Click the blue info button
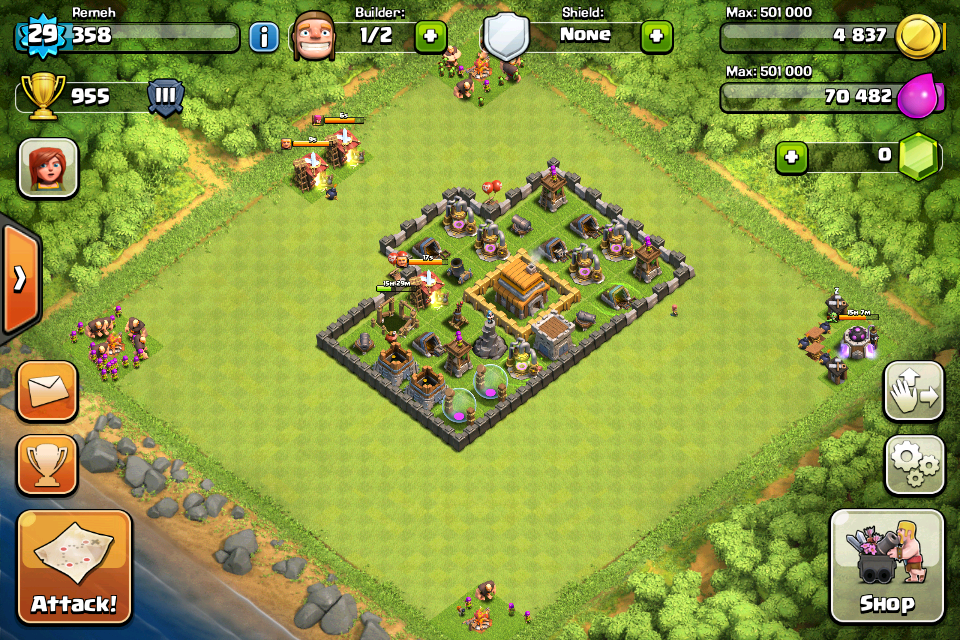This screenshot has width=960, height=640. pyautogui.click(x=264, y=38)
